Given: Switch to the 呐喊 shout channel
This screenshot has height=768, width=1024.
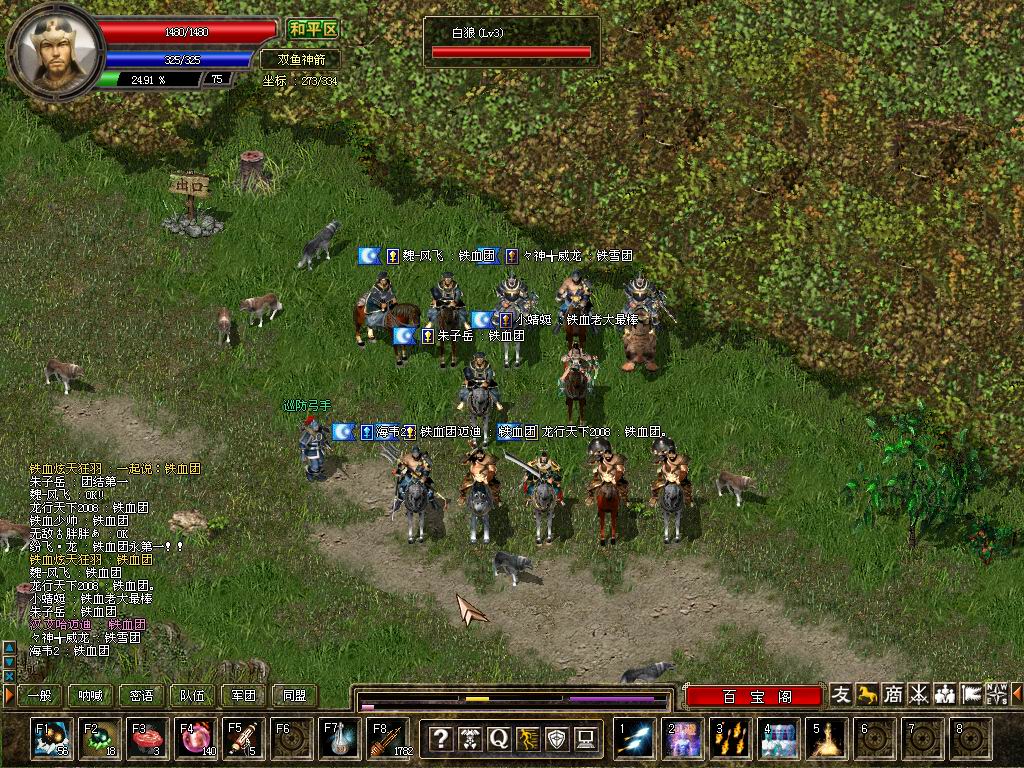Looking at the screenshot, I should (x=90, y=695).
